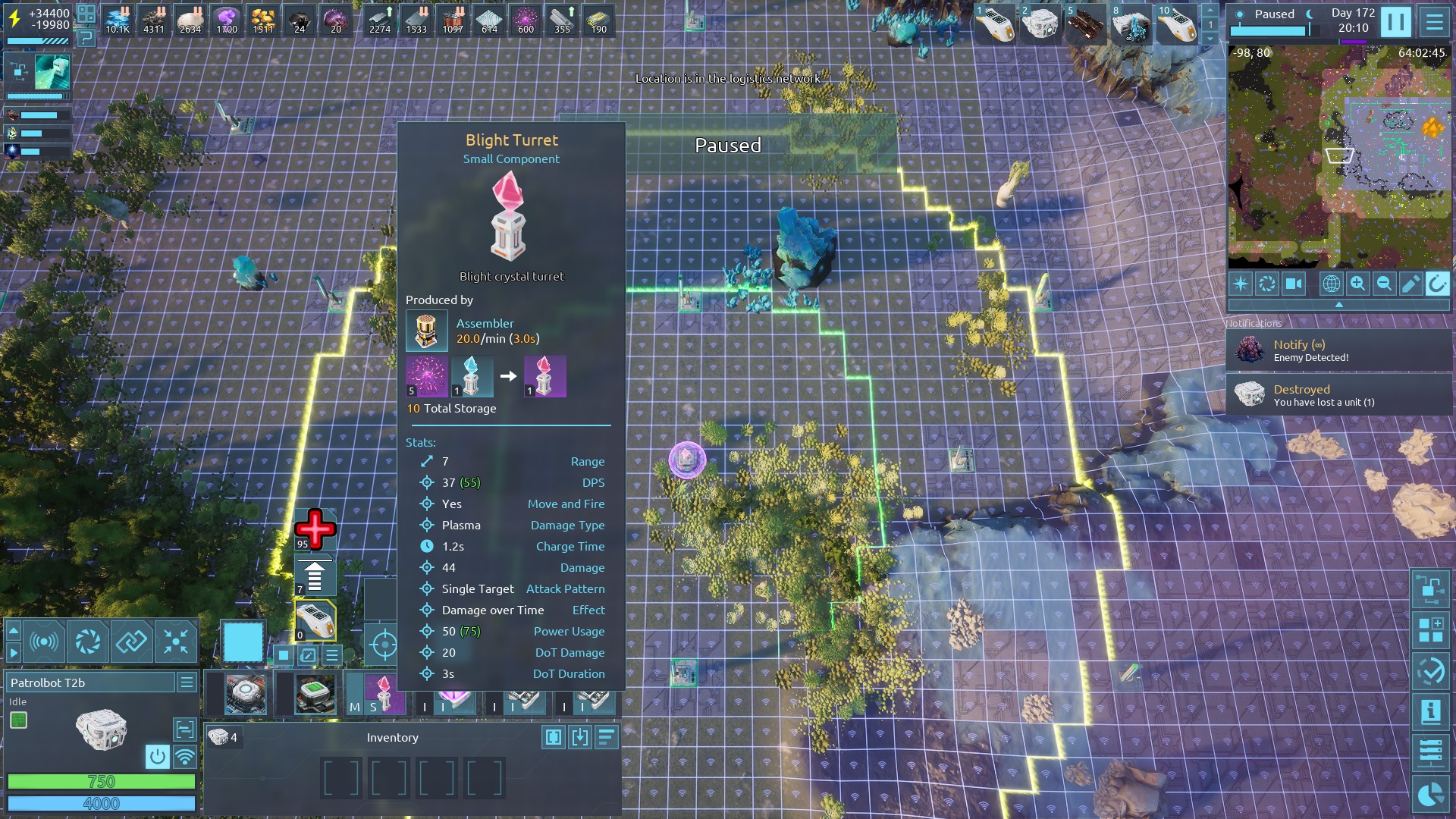Image resolution: width=1456 pixels, height=819 pixels.
Task: Open the globe world map view
Action: click(x=1331, y=284)
